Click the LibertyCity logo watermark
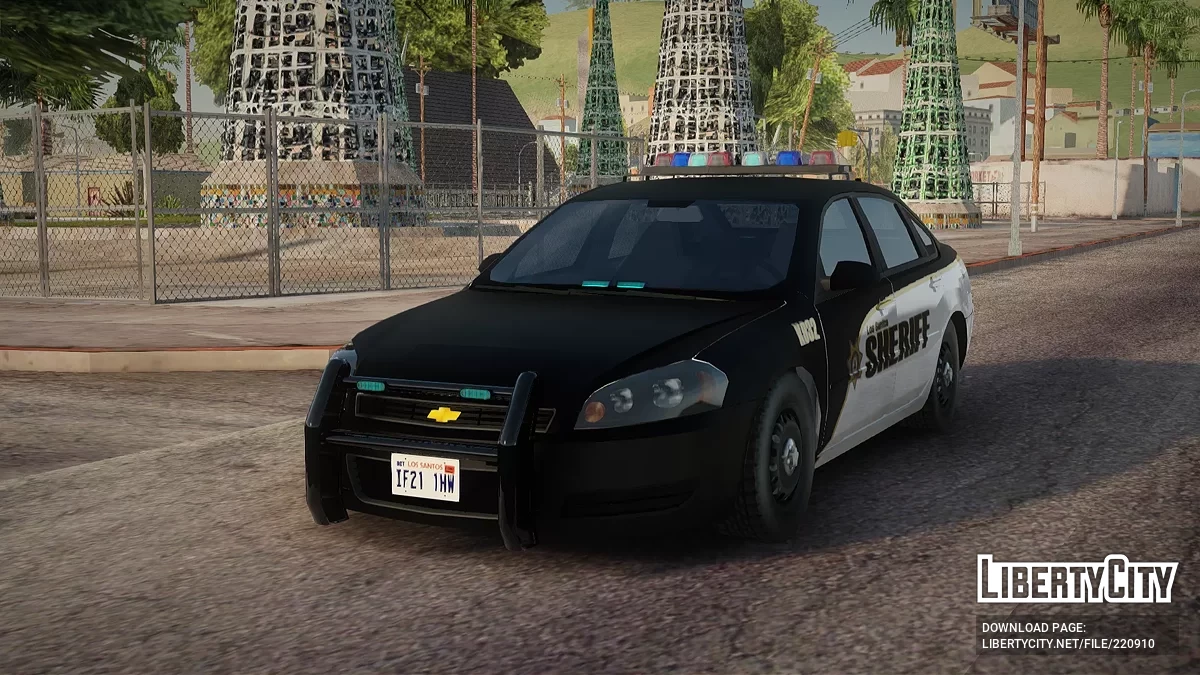 1077,579
